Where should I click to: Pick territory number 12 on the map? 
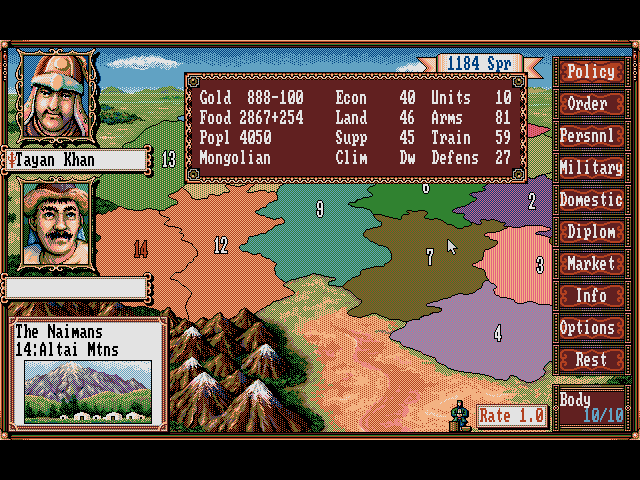[x=221, y=245]
